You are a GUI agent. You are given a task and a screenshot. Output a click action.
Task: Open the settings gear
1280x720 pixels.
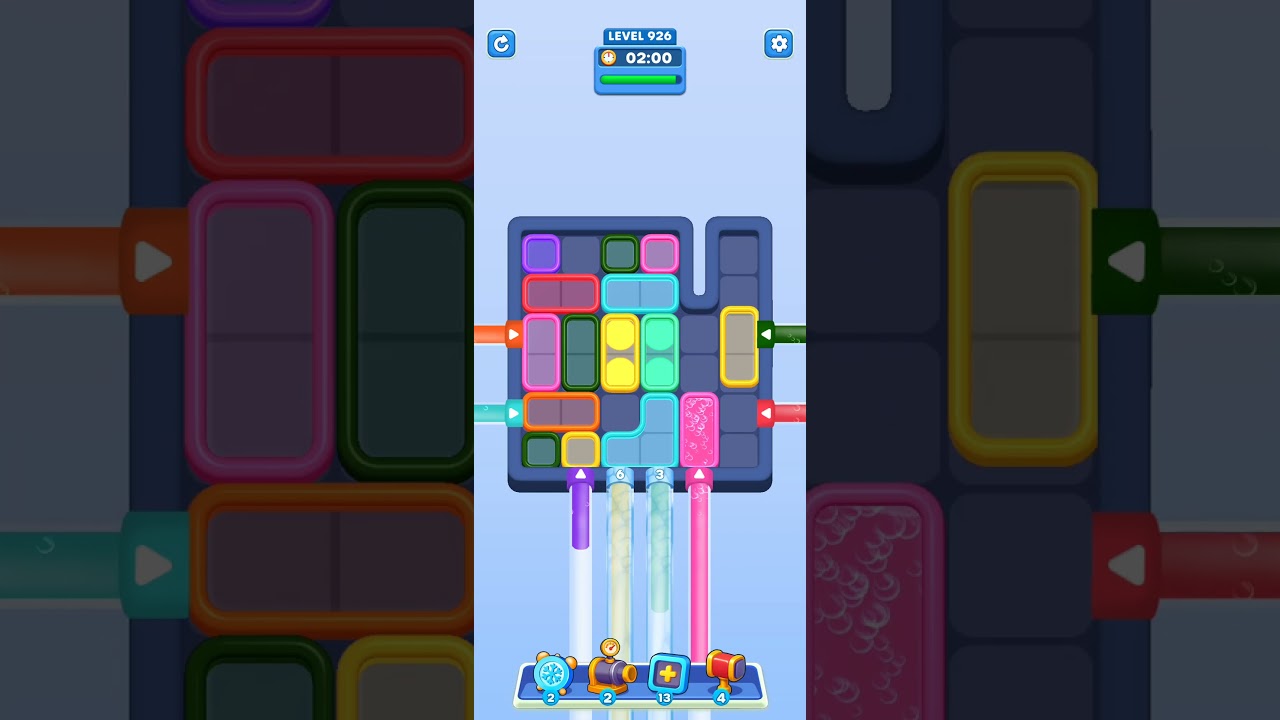(x=778, y=44)
